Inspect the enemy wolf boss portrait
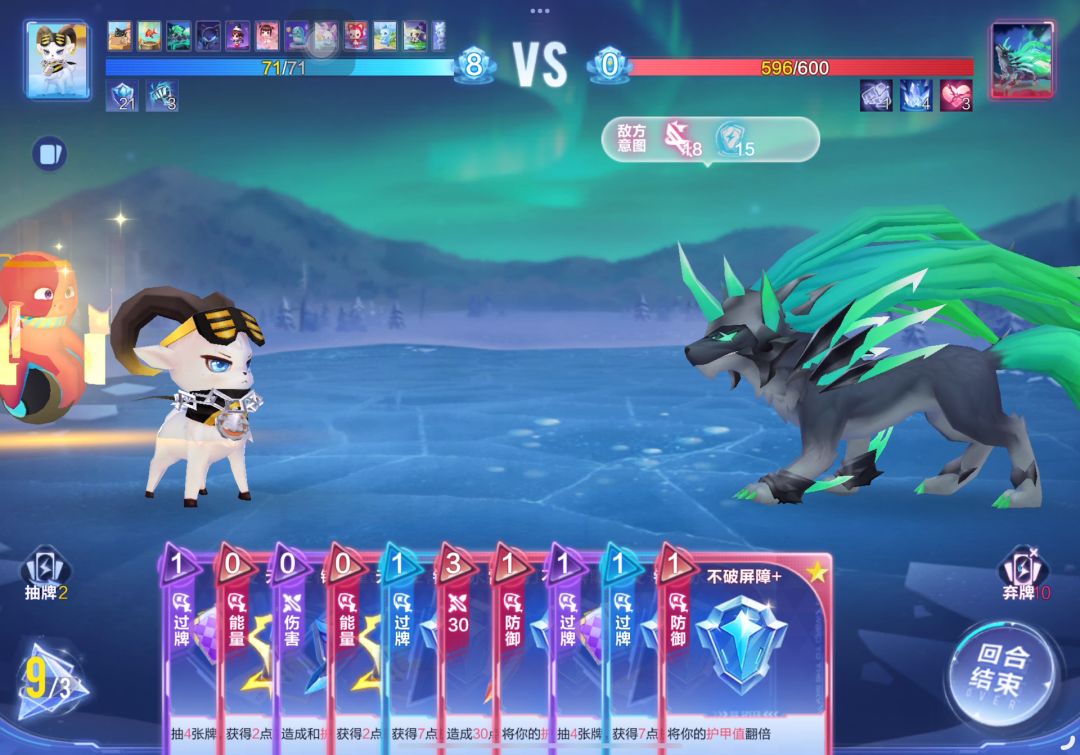 (x=1022, y=58)
